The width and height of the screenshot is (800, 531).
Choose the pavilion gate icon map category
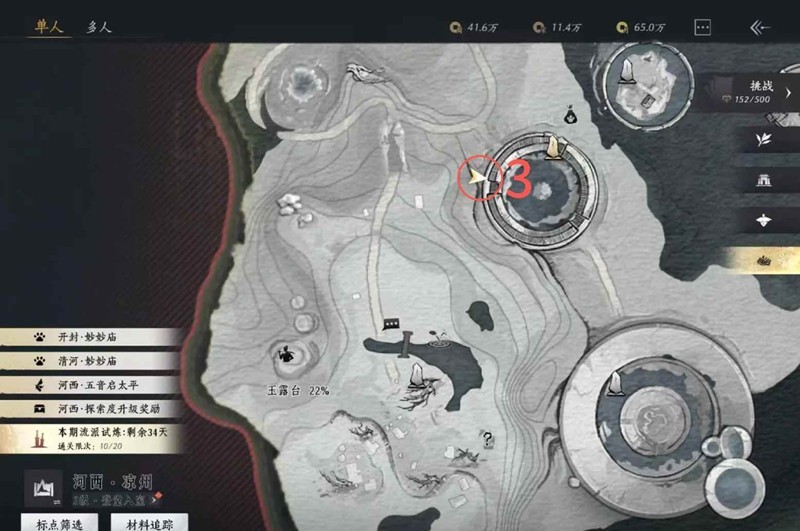point(766,180)
